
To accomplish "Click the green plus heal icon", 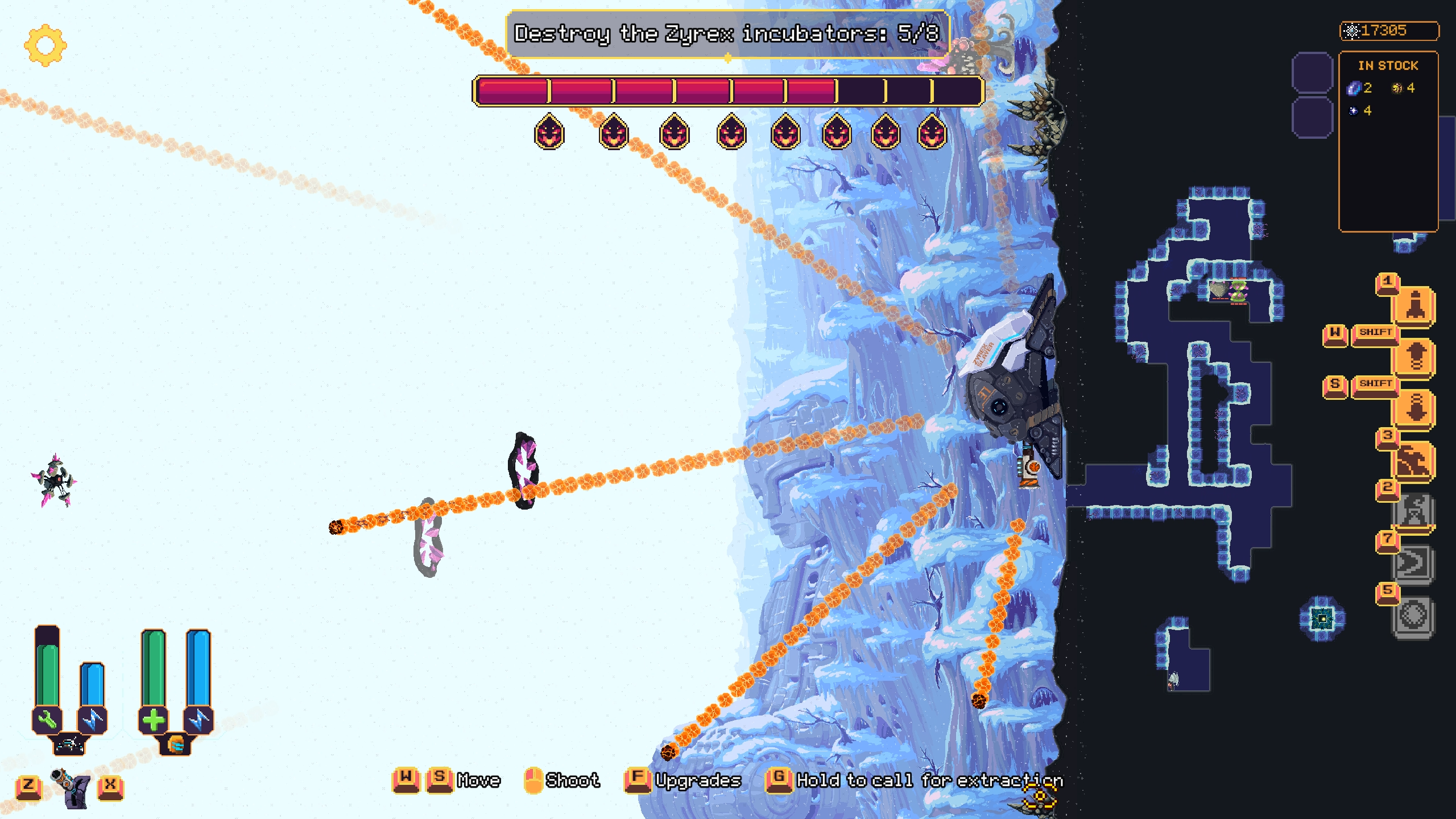I will (x=154, y=719).
